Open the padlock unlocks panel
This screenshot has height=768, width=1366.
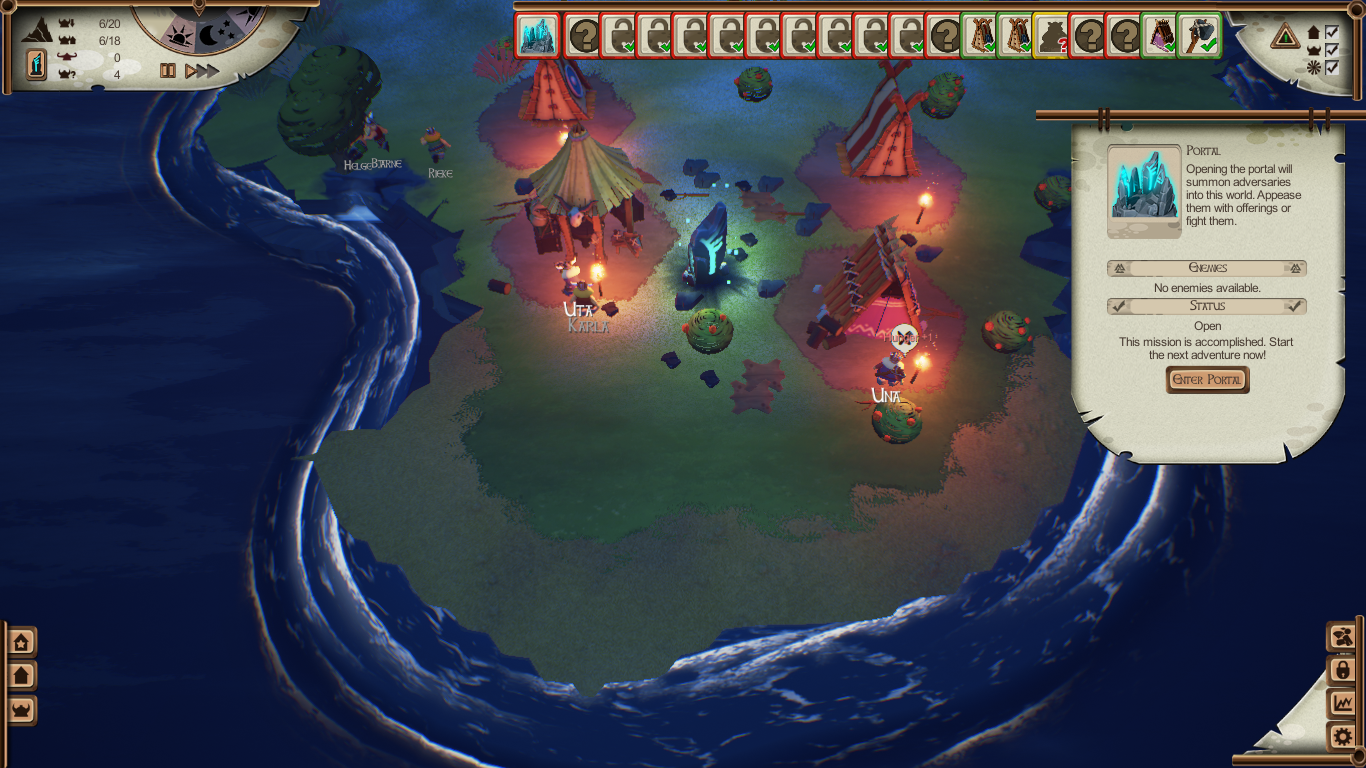[x=1342, y=670]
